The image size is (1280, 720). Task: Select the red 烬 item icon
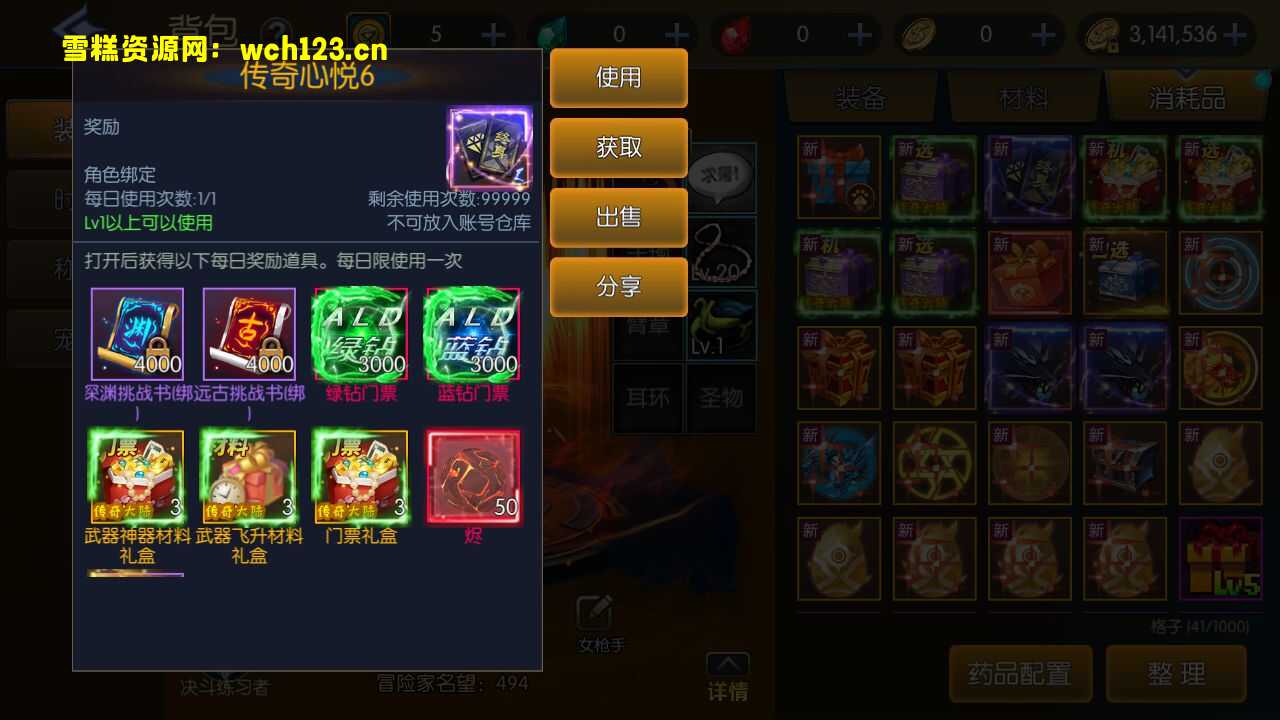point(472,472)
